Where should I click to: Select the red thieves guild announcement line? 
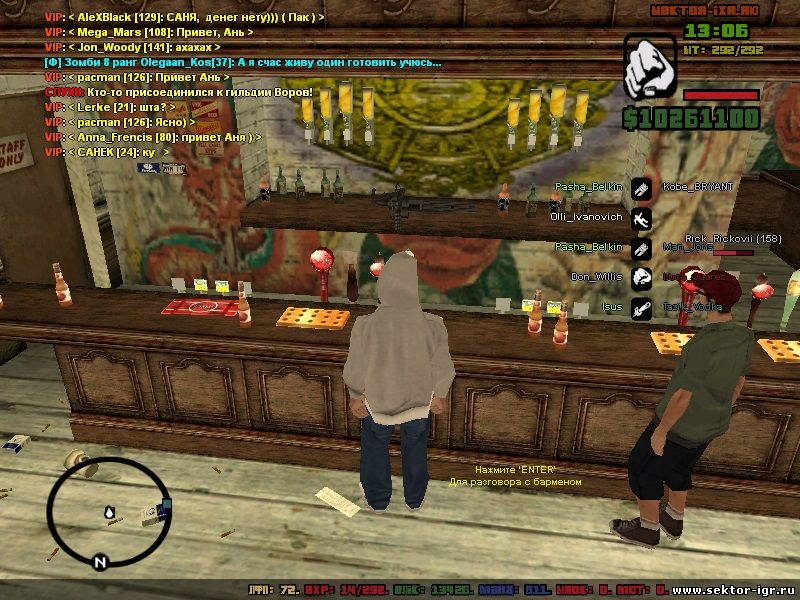coord(179,92)
